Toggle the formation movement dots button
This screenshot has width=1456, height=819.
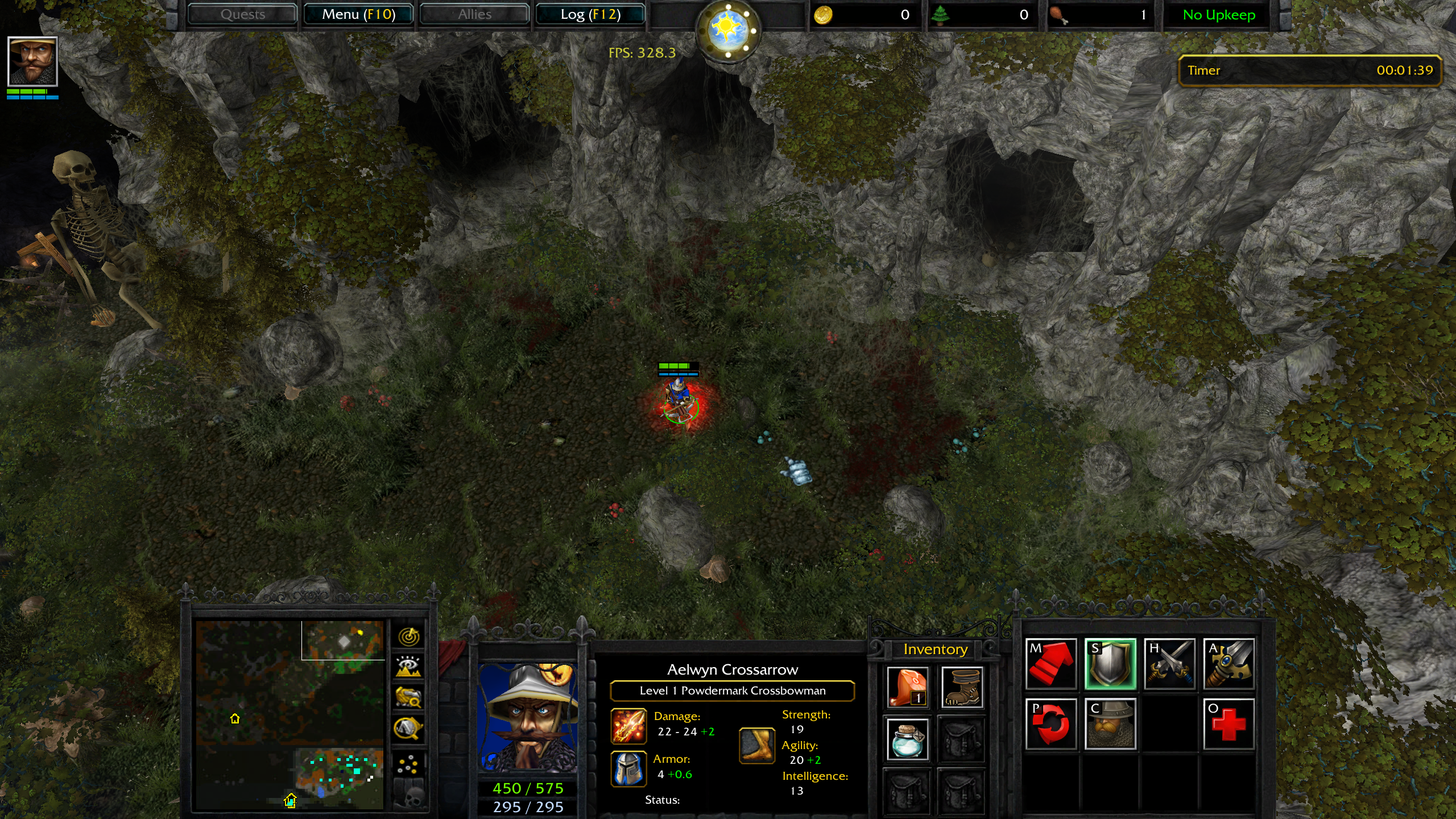(408, 765)
